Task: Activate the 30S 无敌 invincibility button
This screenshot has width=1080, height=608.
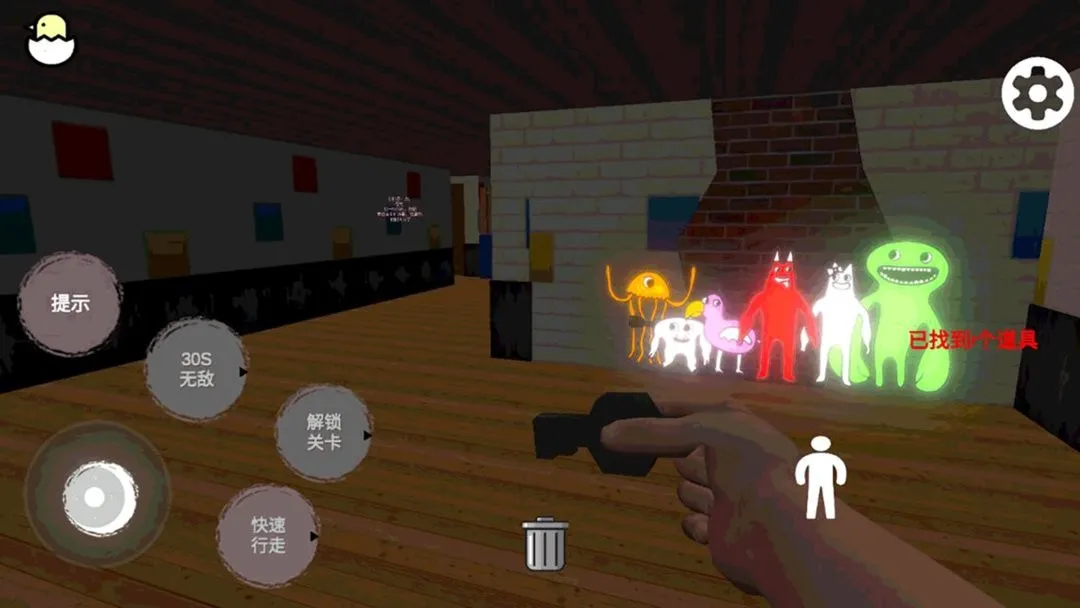Action: (x=197, y=369)
